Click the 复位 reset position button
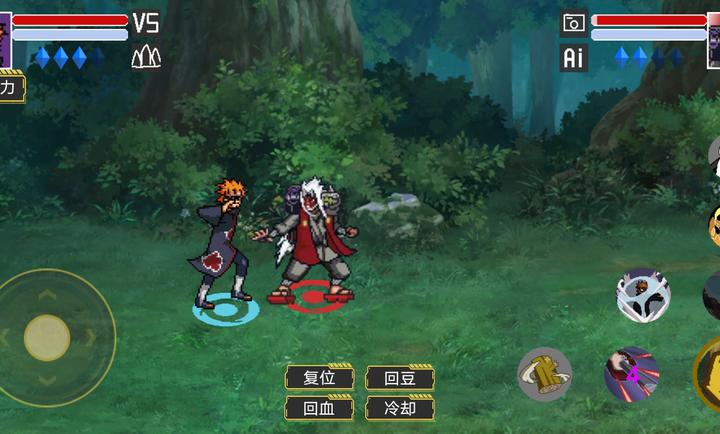The width and height of the screenshot is (720, 434). pyautogui.click(x=319, y=378)
